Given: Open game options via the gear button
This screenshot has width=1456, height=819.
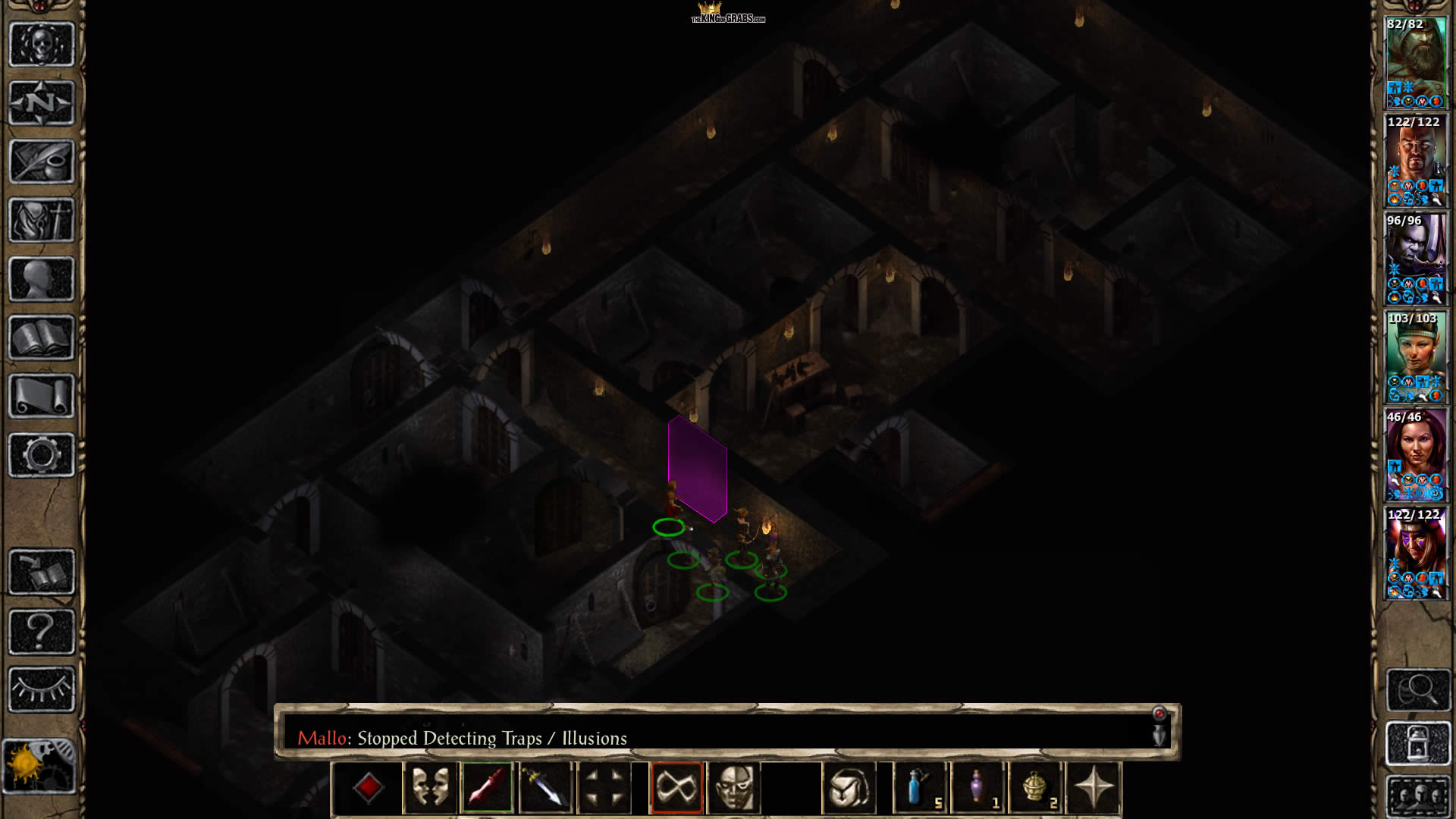Looking at the screenshot, I should 42,455.
